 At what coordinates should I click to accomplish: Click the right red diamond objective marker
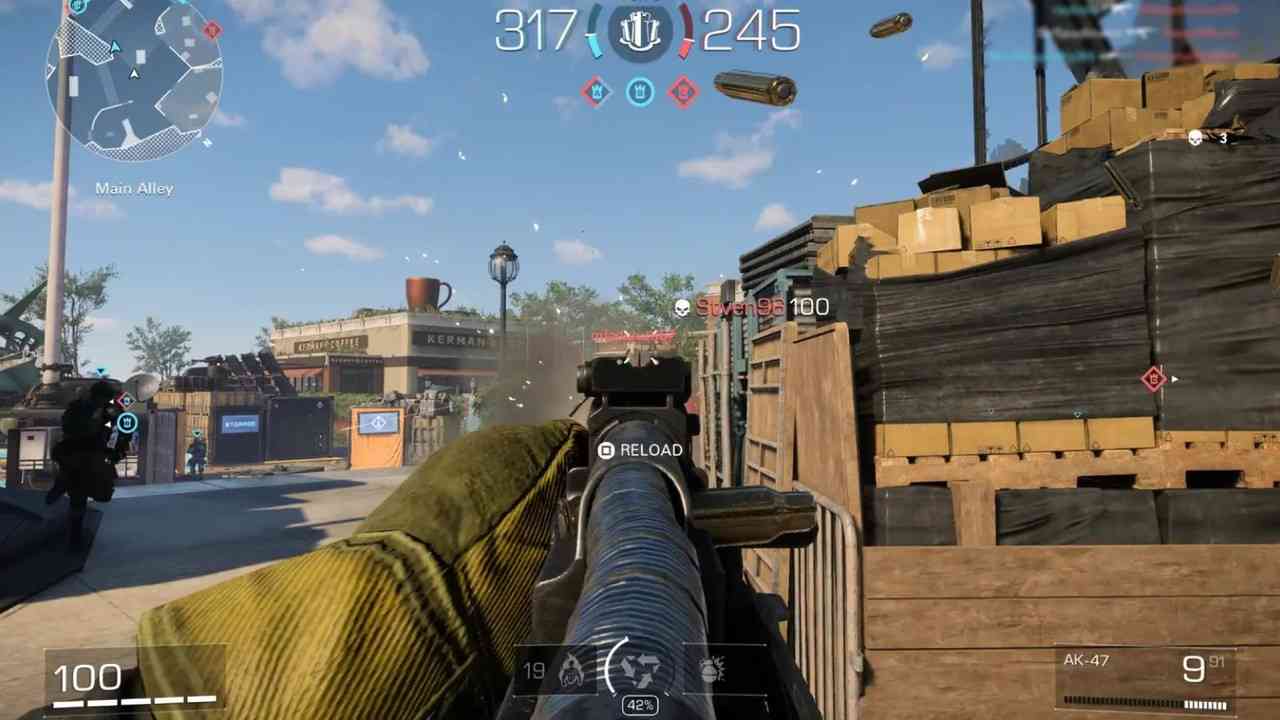tap(684, 92)
